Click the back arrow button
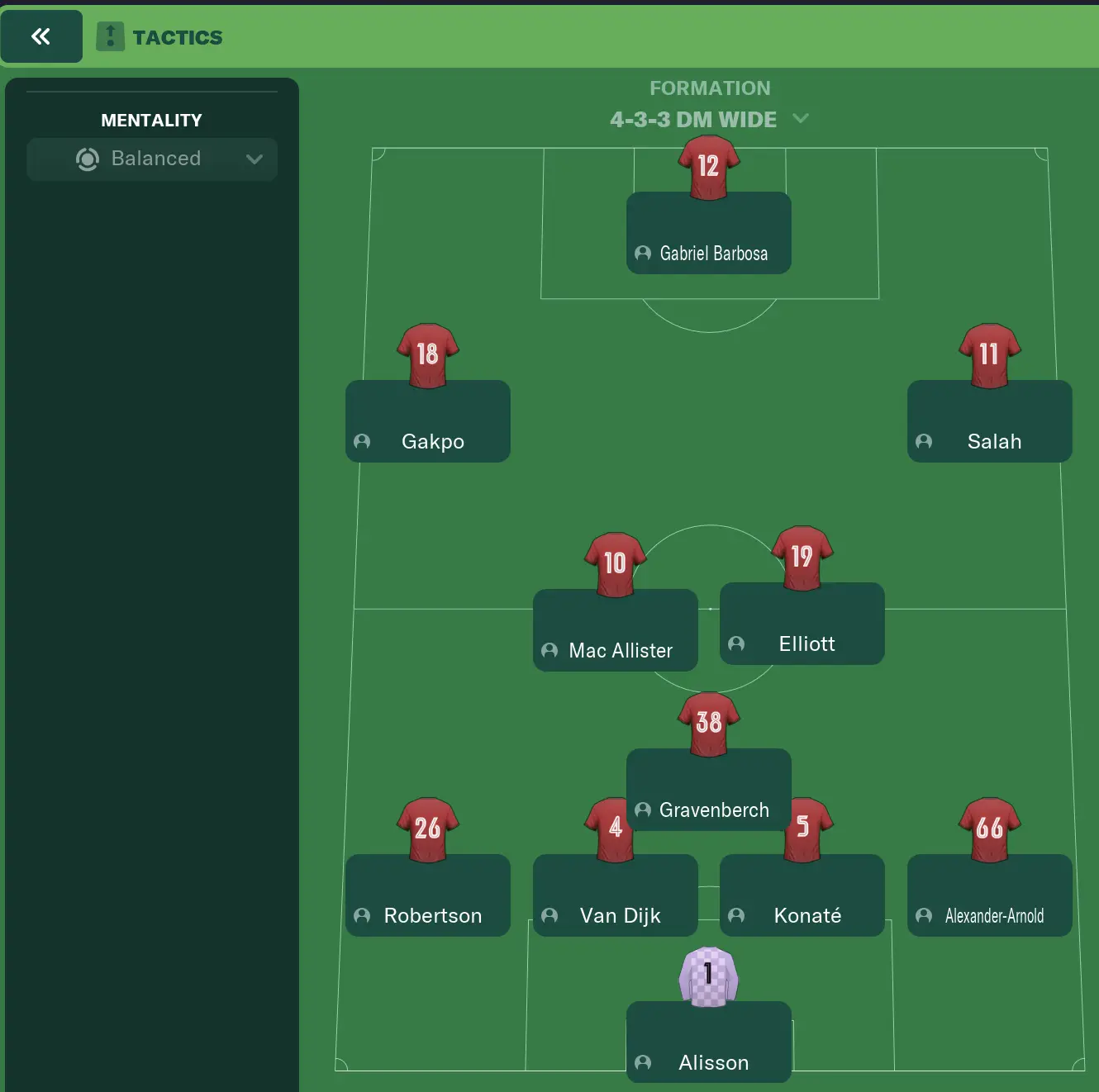1099x1092 pixels. pos(41,36)
